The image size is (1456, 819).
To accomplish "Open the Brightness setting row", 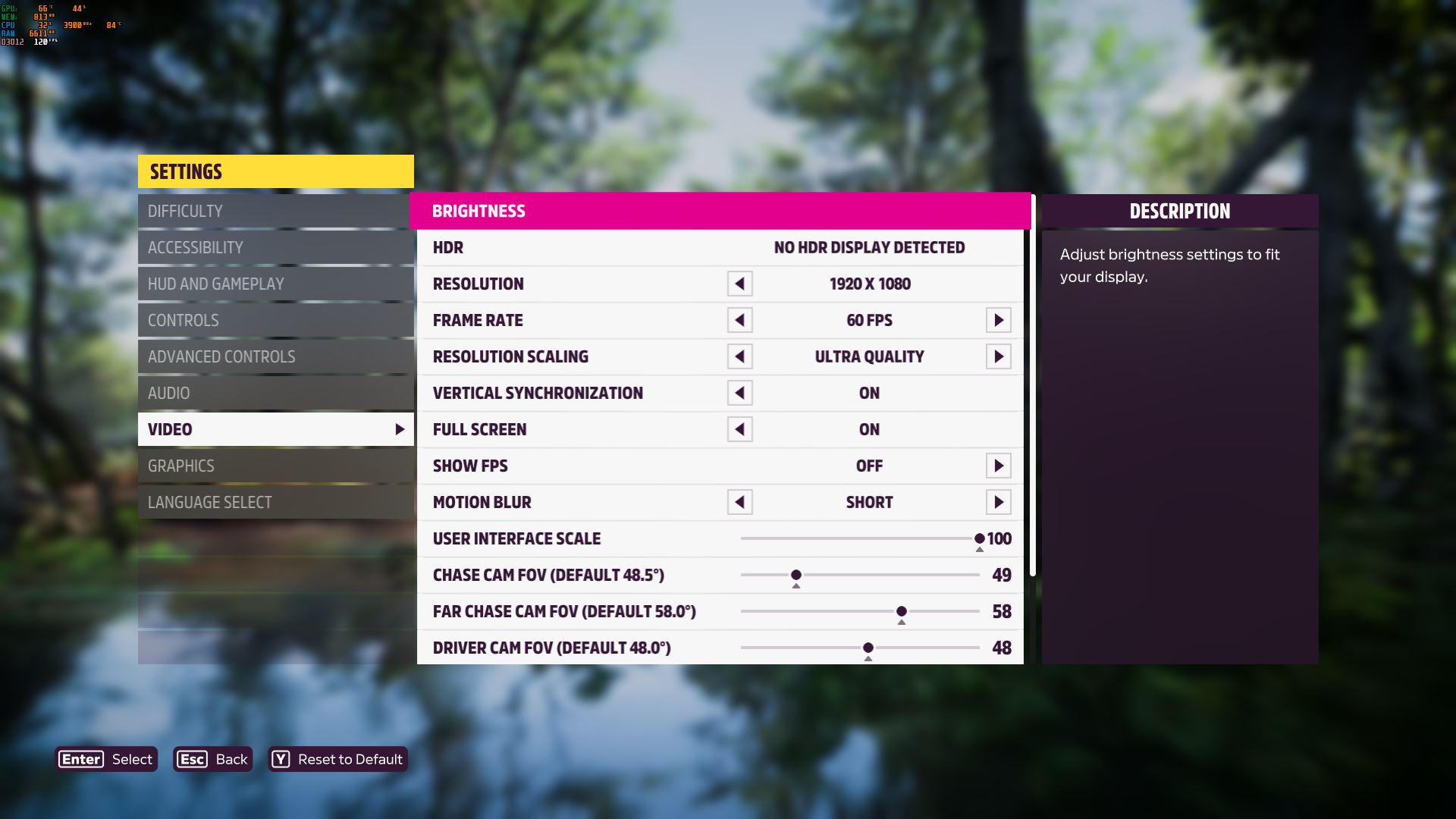I will pos(720,211).
